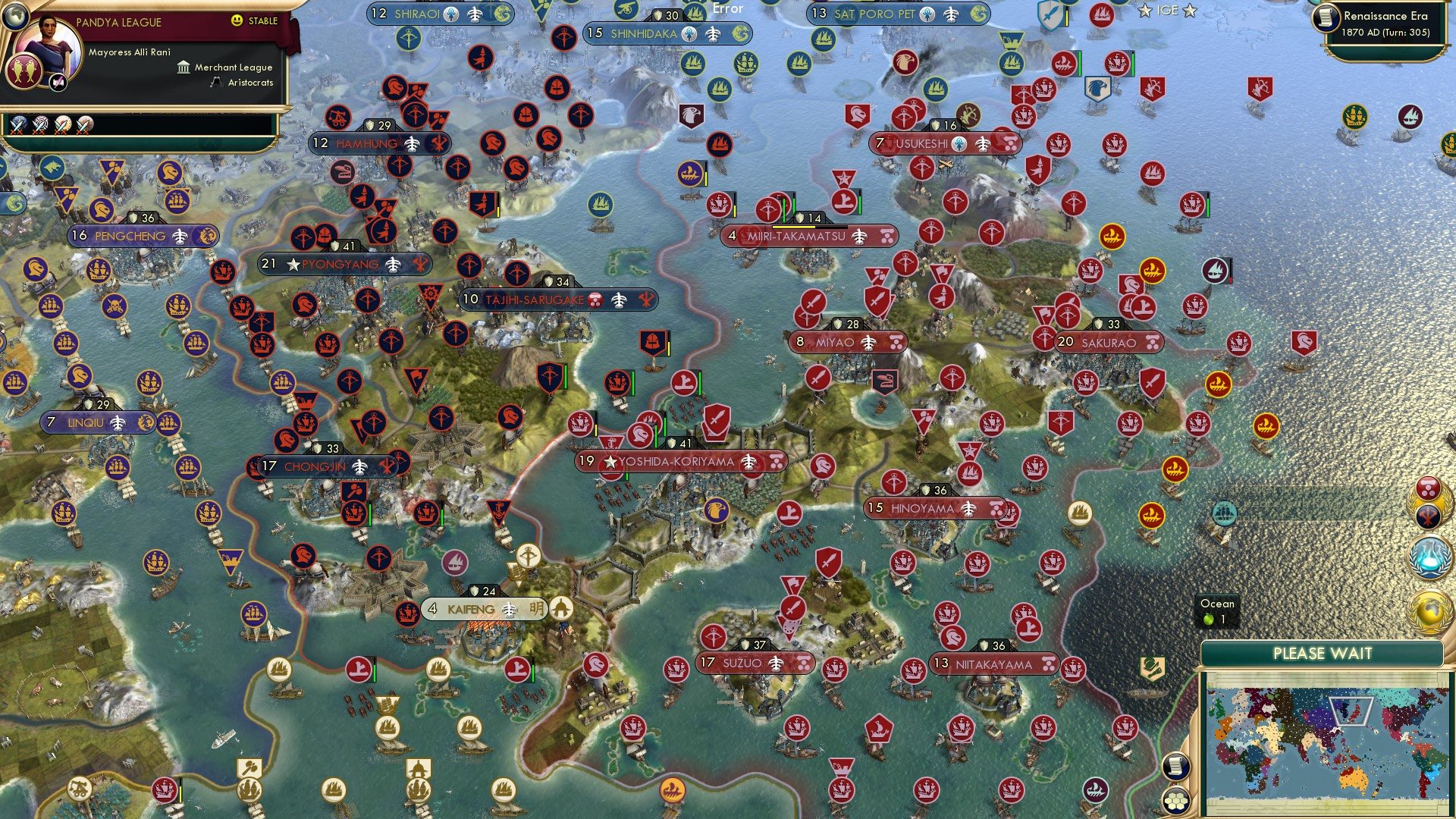The height and width of the screenshot is (819, 1456).
Task: Click the globe icon above the leader portrait
Action: pyautogui.click(x=16, y=17)
